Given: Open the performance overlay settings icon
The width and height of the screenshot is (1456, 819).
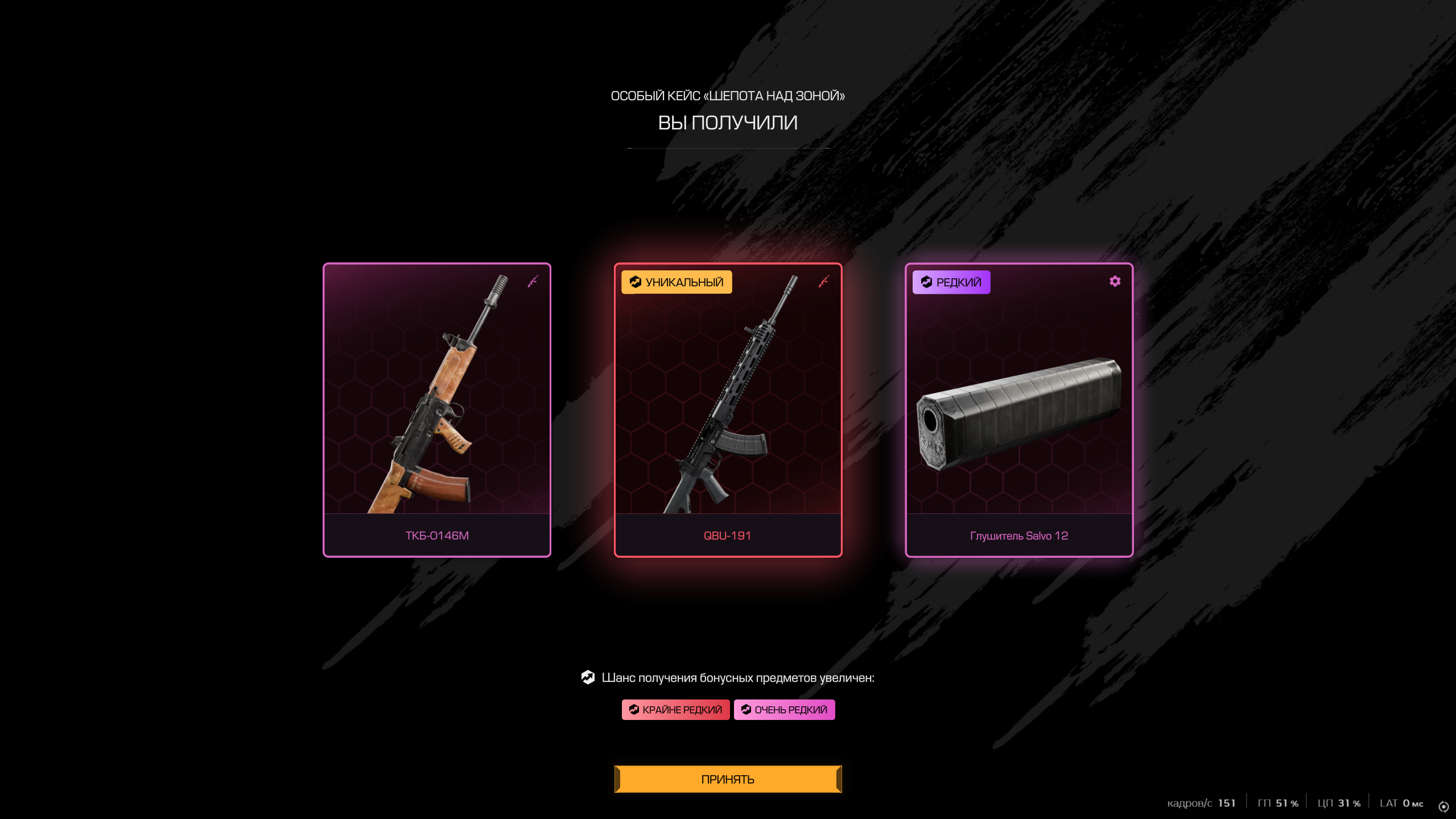Looking at the screenshot, I should [1443, 806].
